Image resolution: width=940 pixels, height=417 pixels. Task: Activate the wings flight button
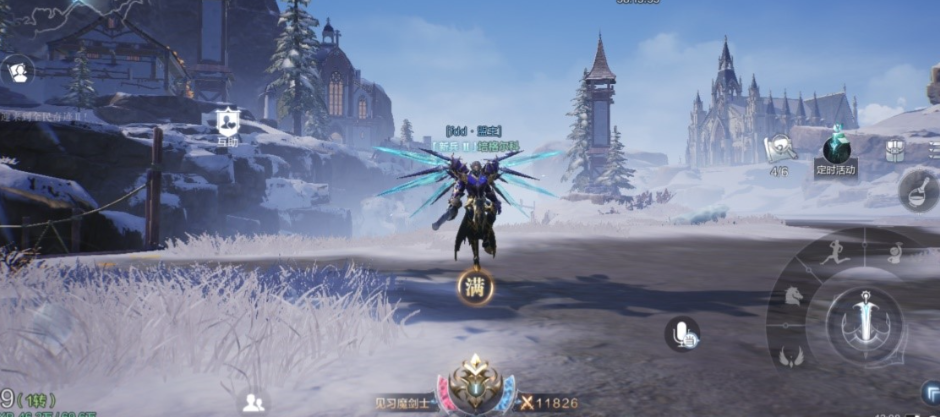pos(792,355)
